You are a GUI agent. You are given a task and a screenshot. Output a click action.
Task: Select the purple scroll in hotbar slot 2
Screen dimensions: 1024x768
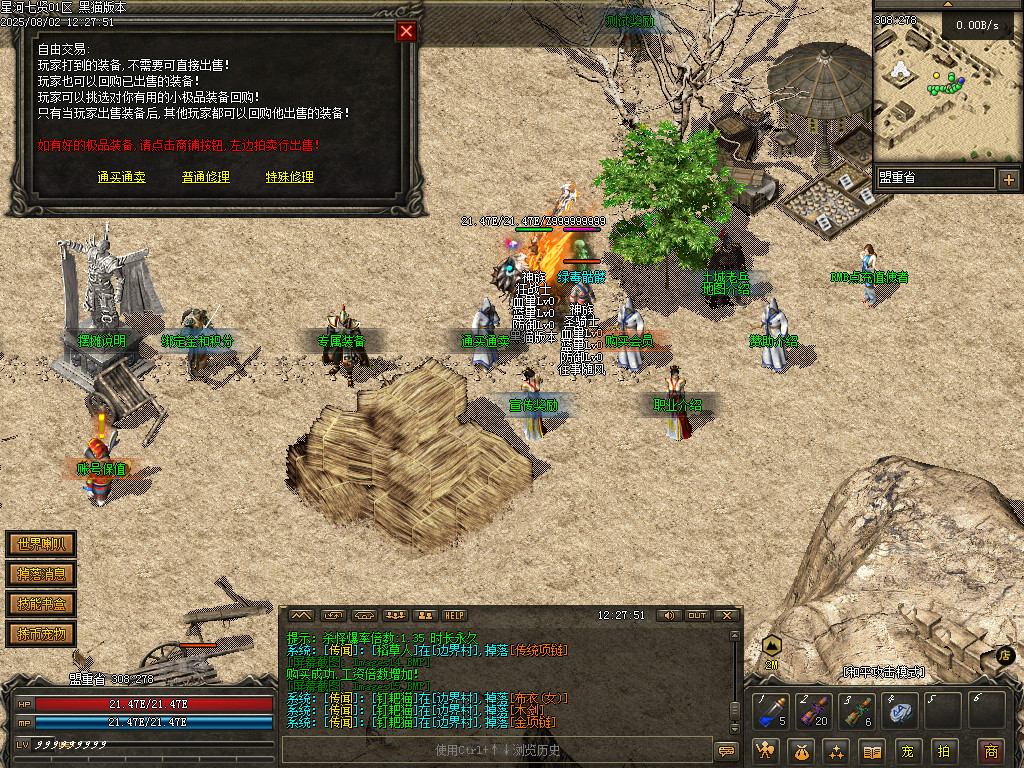(813, 711)
